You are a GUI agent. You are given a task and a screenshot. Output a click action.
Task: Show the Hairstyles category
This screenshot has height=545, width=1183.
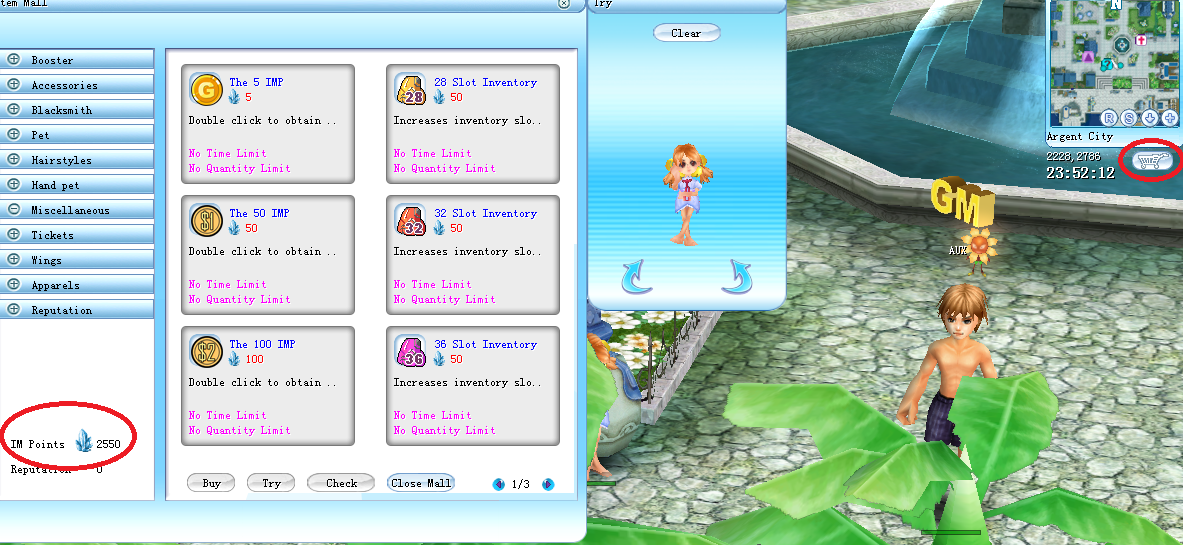coord(61,160)
